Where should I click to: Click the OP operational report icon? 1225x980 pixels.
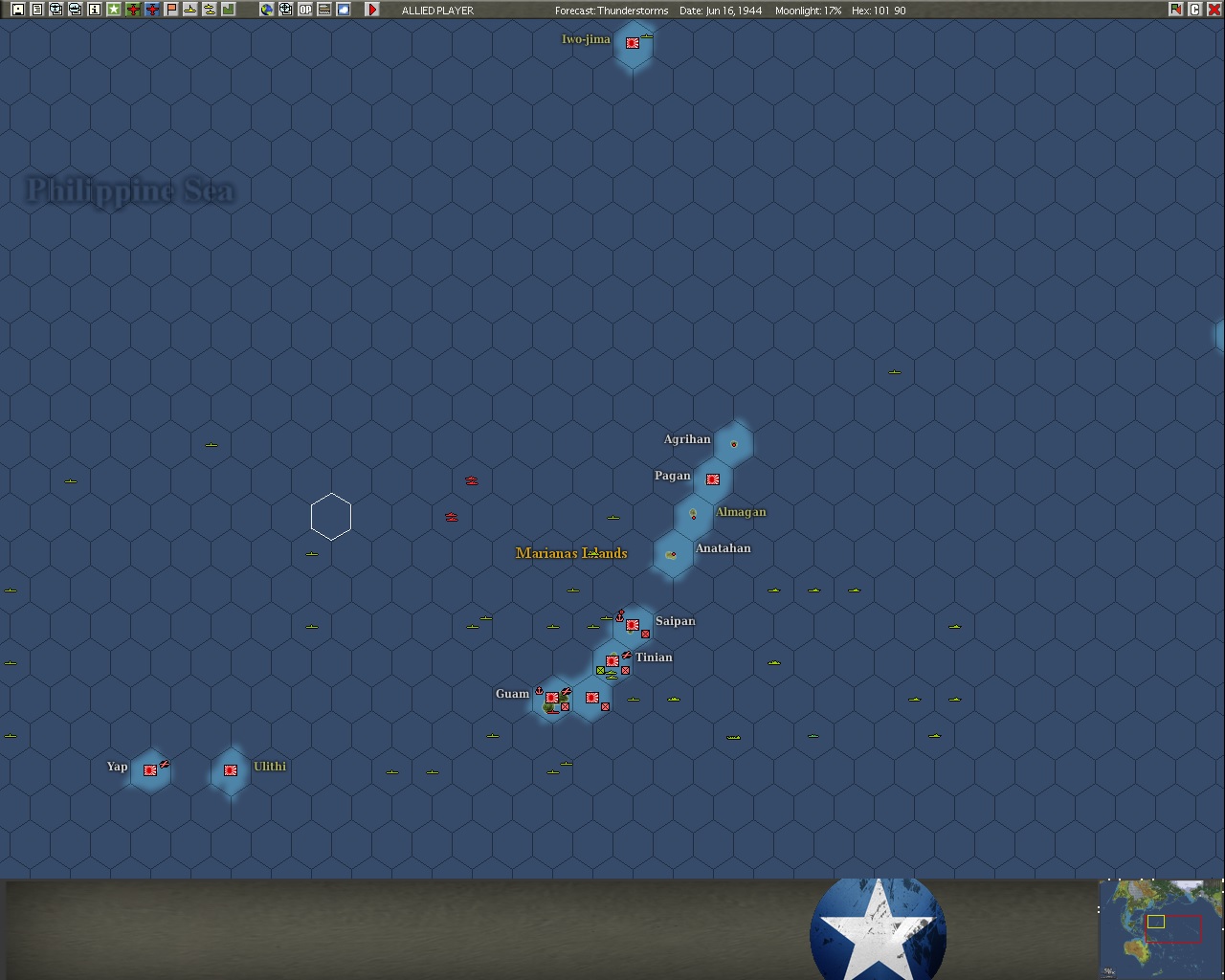[x=304, y=10]
